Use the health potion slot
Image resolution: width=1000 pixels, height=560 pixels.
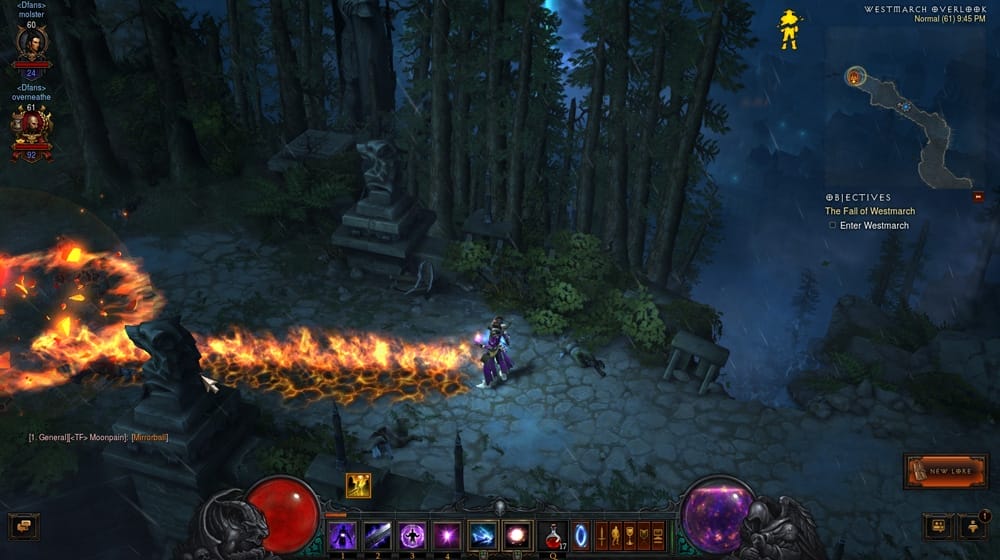(x=551, y=534)
